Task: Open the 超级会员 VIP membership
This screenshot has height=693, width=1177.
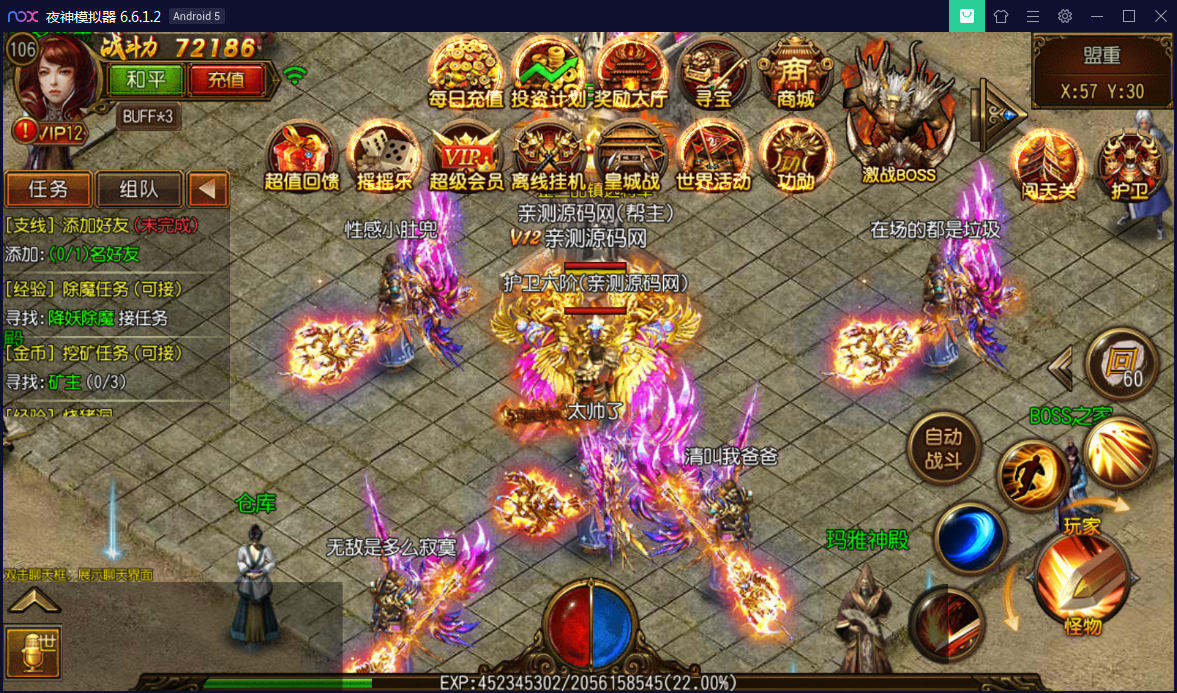Action: coord(466,157)
